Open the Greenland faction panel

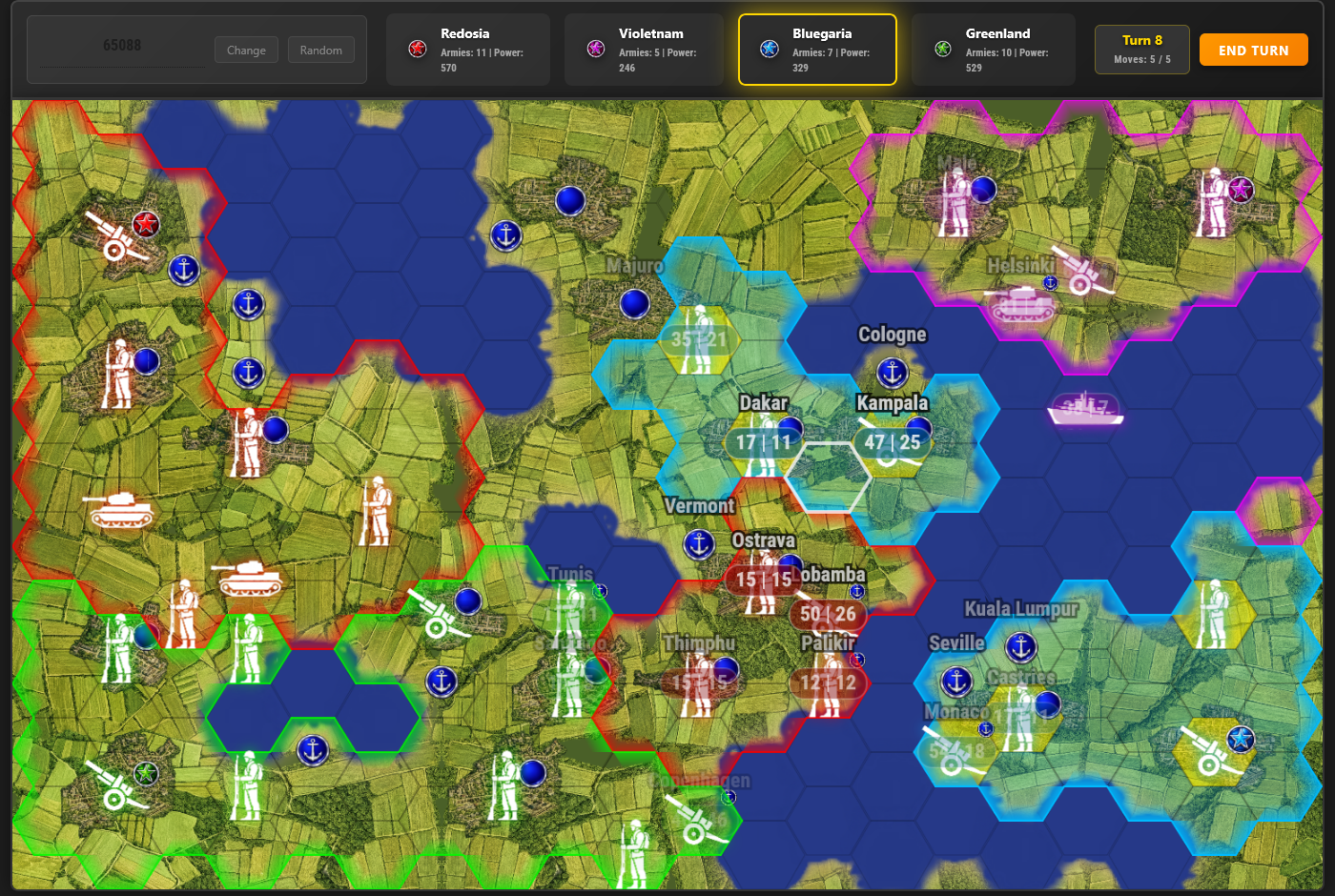pos(993,49)
